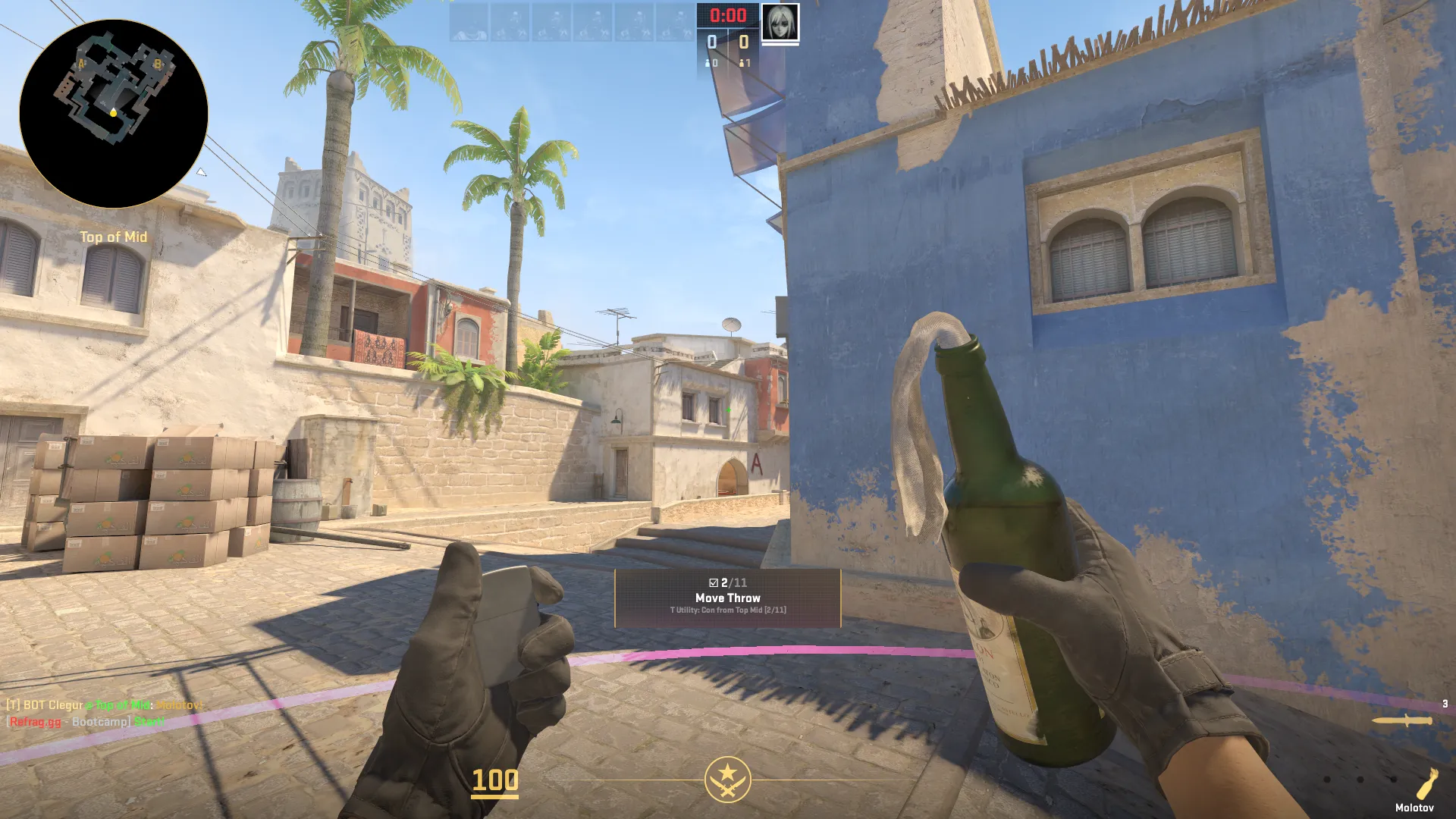Click the star emblem at the bottom center
Image resolution: width=1456 pixels, height=819 pixels.
point(727,779)
